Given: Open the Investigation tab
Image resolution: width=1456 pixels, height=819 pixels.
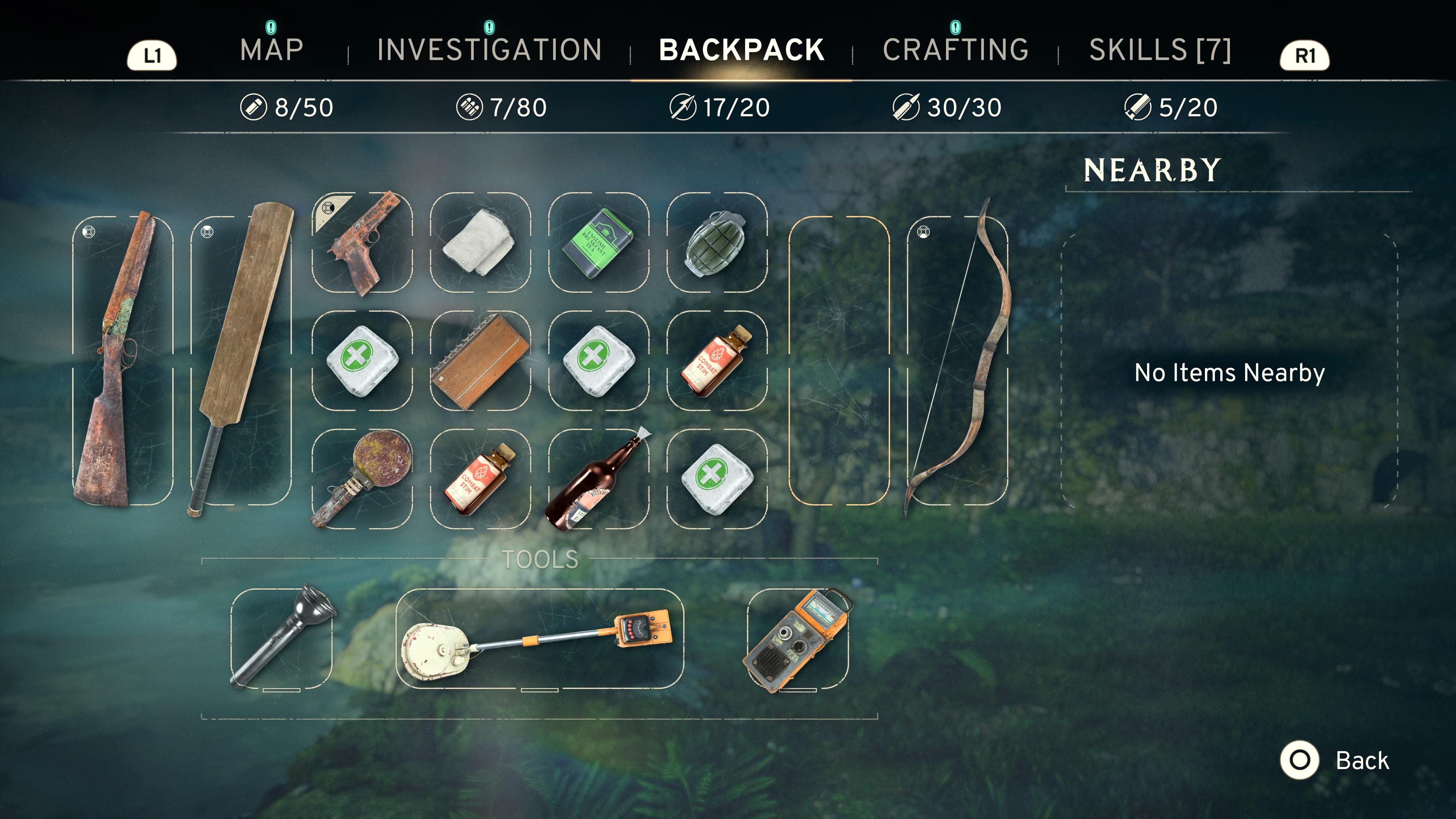Looking at the screenshot, I should (489, 50).
